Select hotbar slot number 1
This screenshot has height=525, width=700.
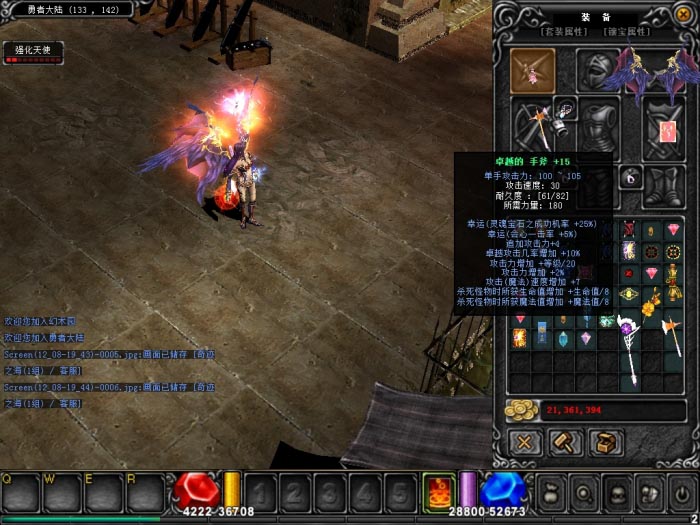coord(262,492)
